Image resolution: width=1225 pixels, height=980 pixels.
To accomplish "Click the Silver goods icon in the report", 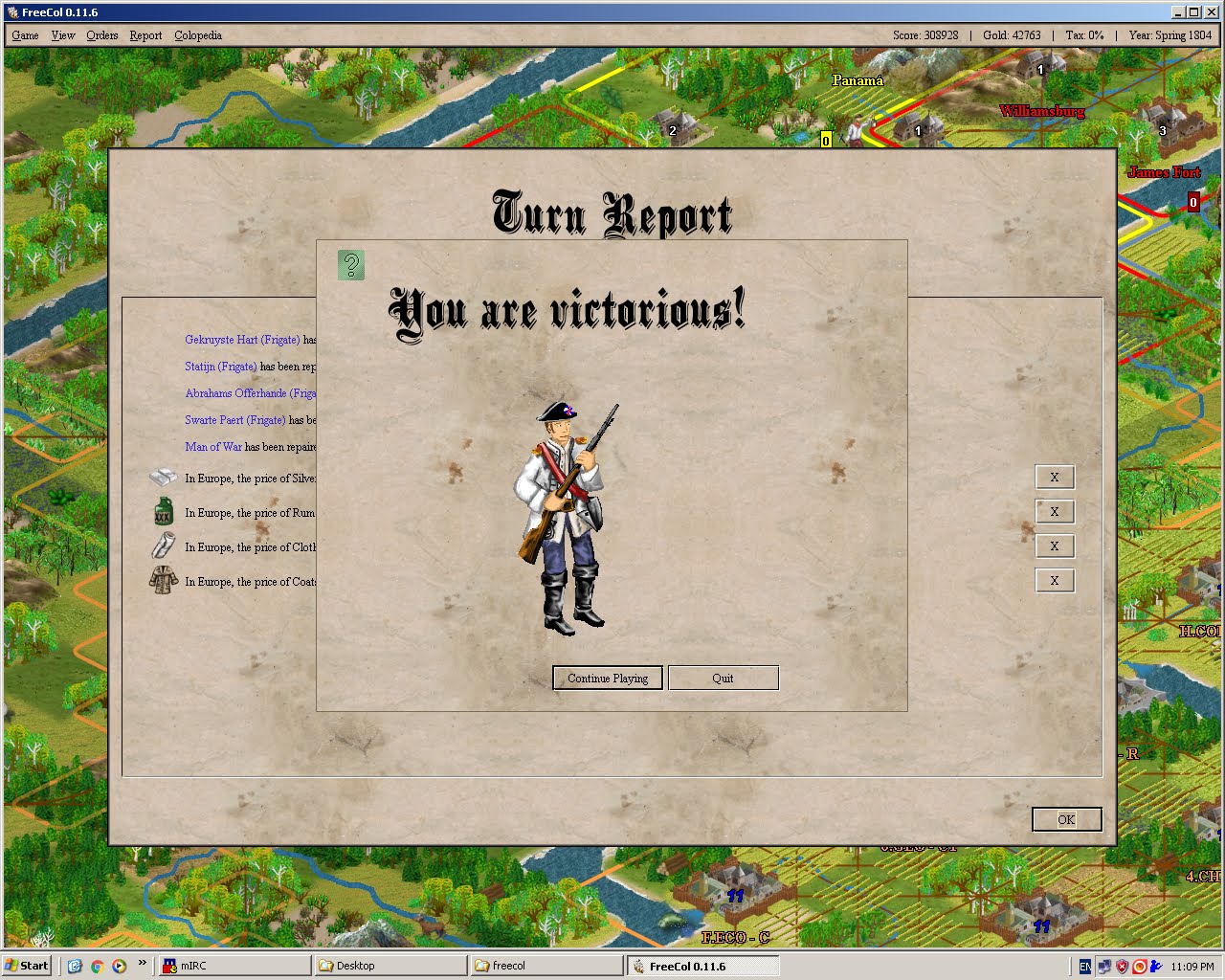I will (163, 478).
